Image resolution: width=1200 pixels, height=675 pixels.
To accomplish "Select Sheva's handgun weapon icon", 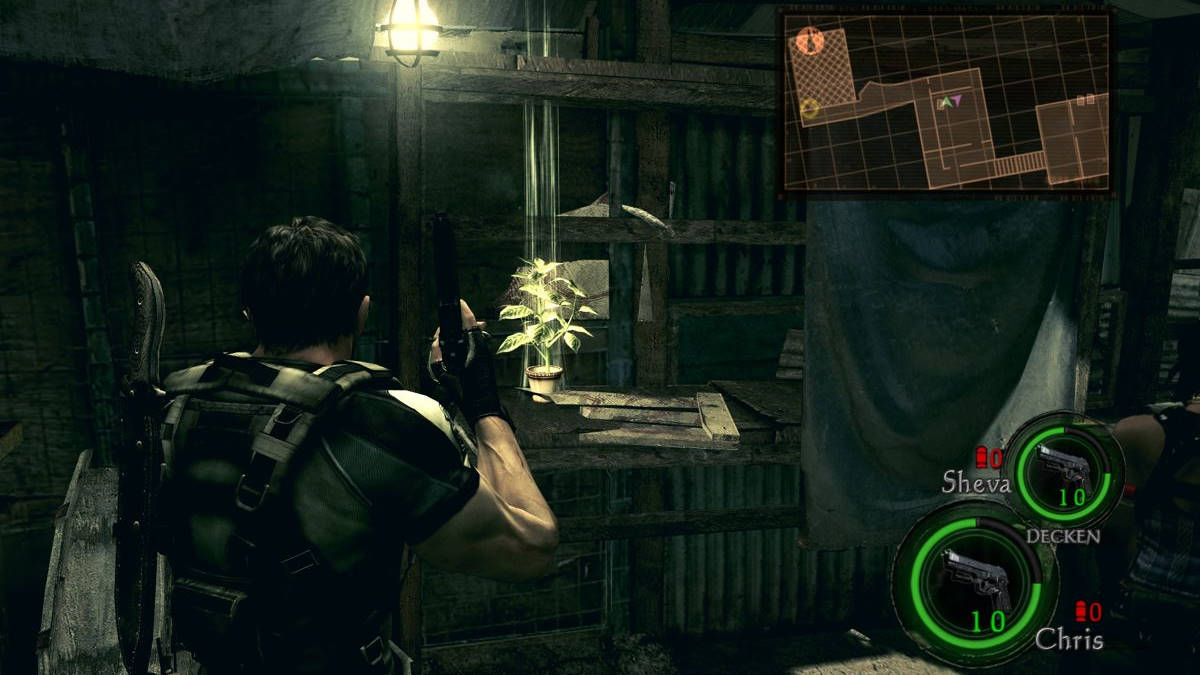I will pyautogui.click(x=1063, y=464).
